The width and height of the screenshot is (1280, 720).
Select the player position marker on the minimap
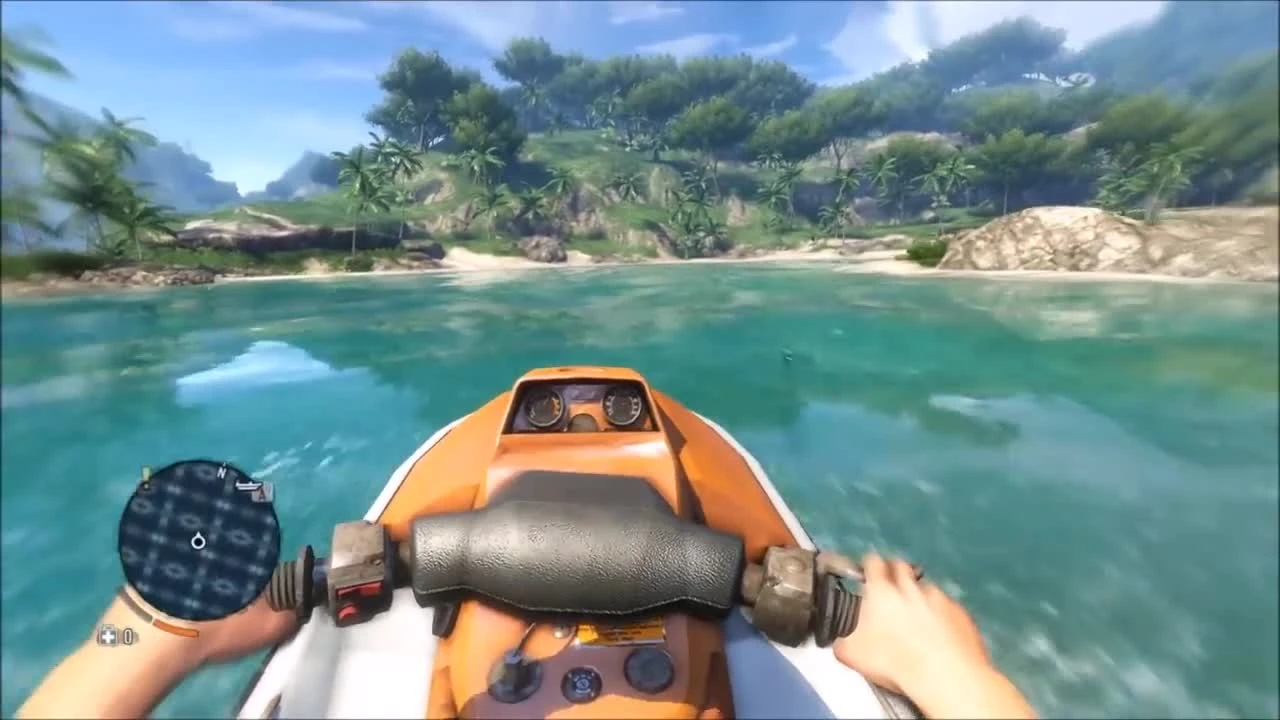198,540
